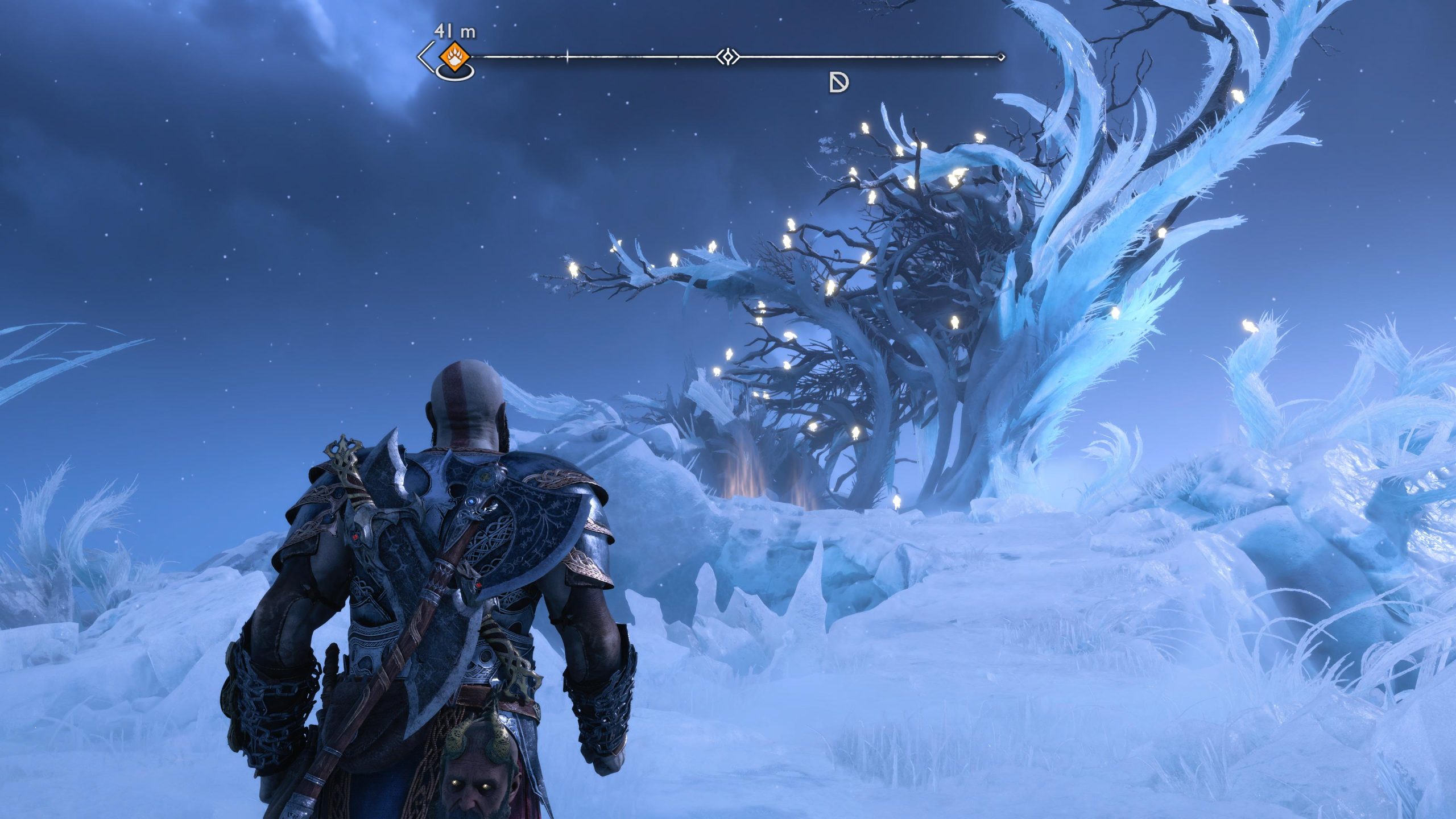This screenshot has height=819, width=1456.
Task: Select the rune symbol below the compass
Action: (838, 84)
